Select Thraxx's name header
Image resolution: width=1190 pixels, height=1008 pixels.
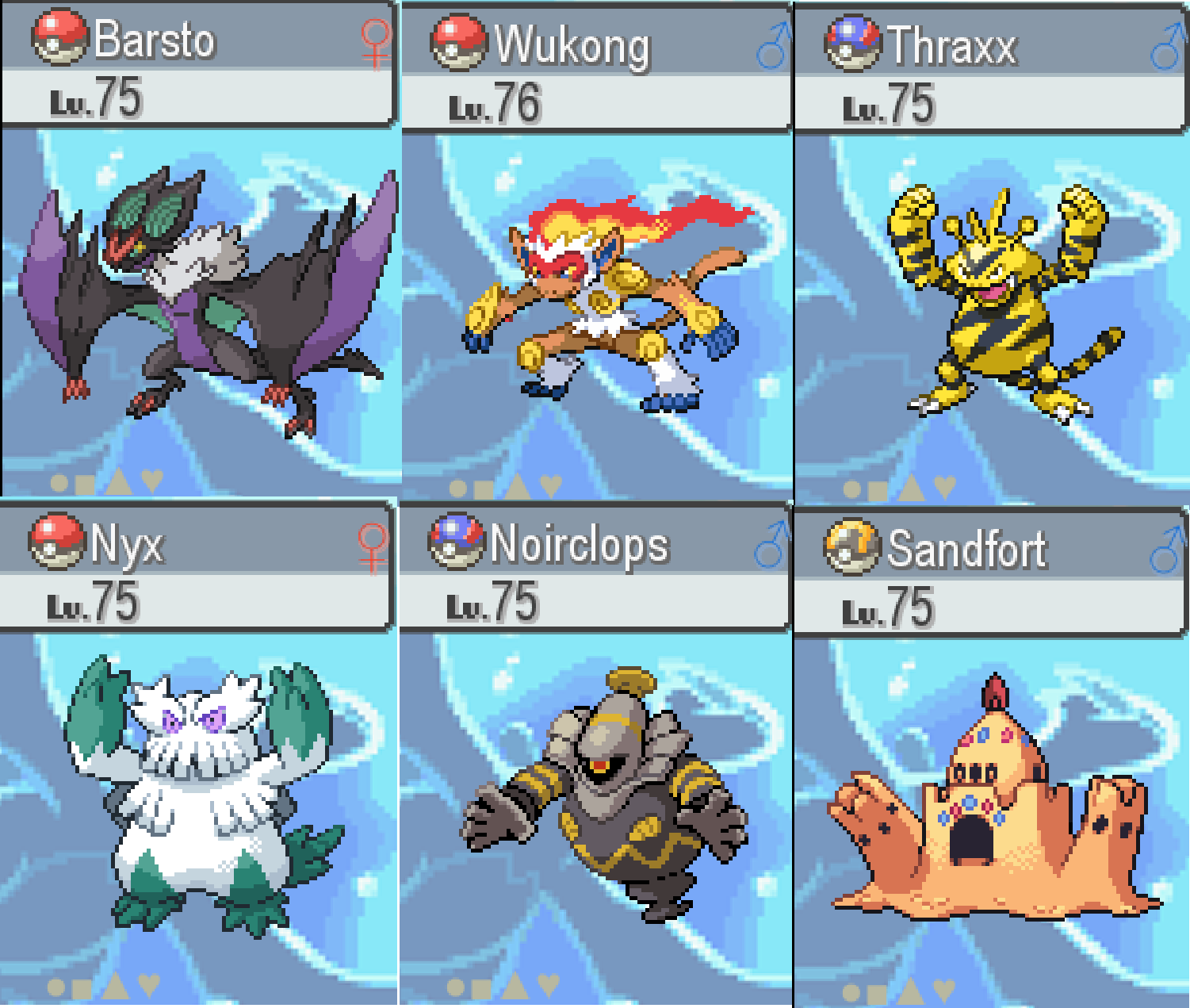coord(951,45)
